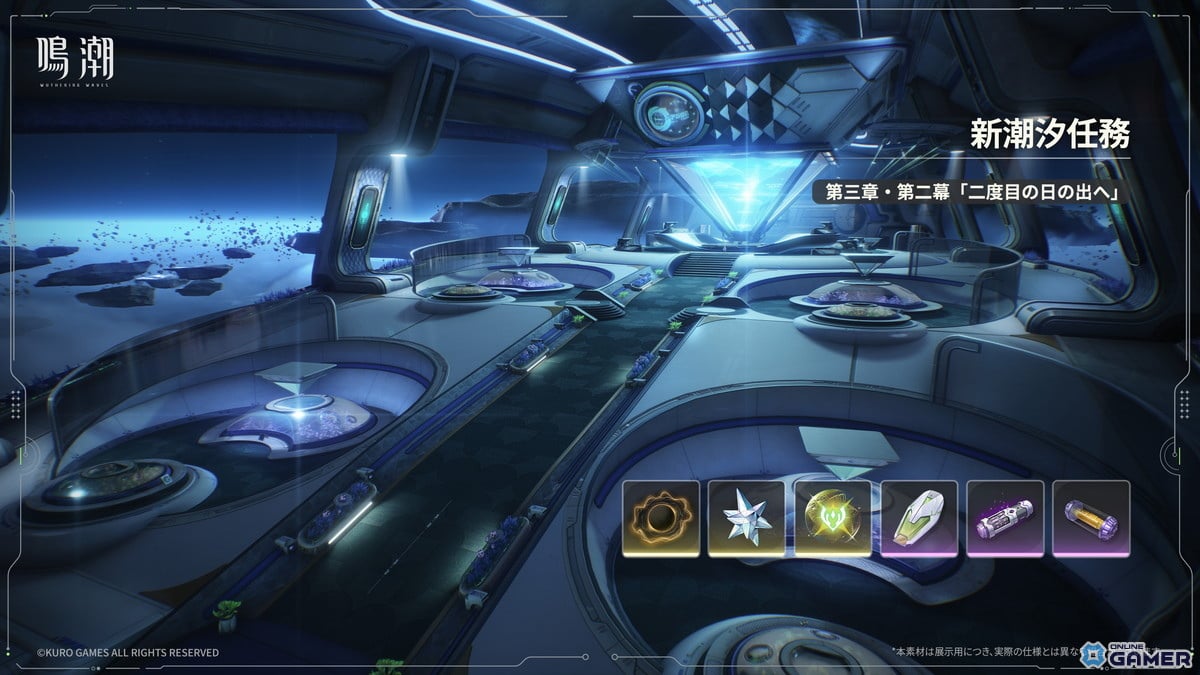Viewport: 1200px width, 675px height.
Task: Click the white crystal star reward icon
Action: pyautogui.click(x=746, y=518)
